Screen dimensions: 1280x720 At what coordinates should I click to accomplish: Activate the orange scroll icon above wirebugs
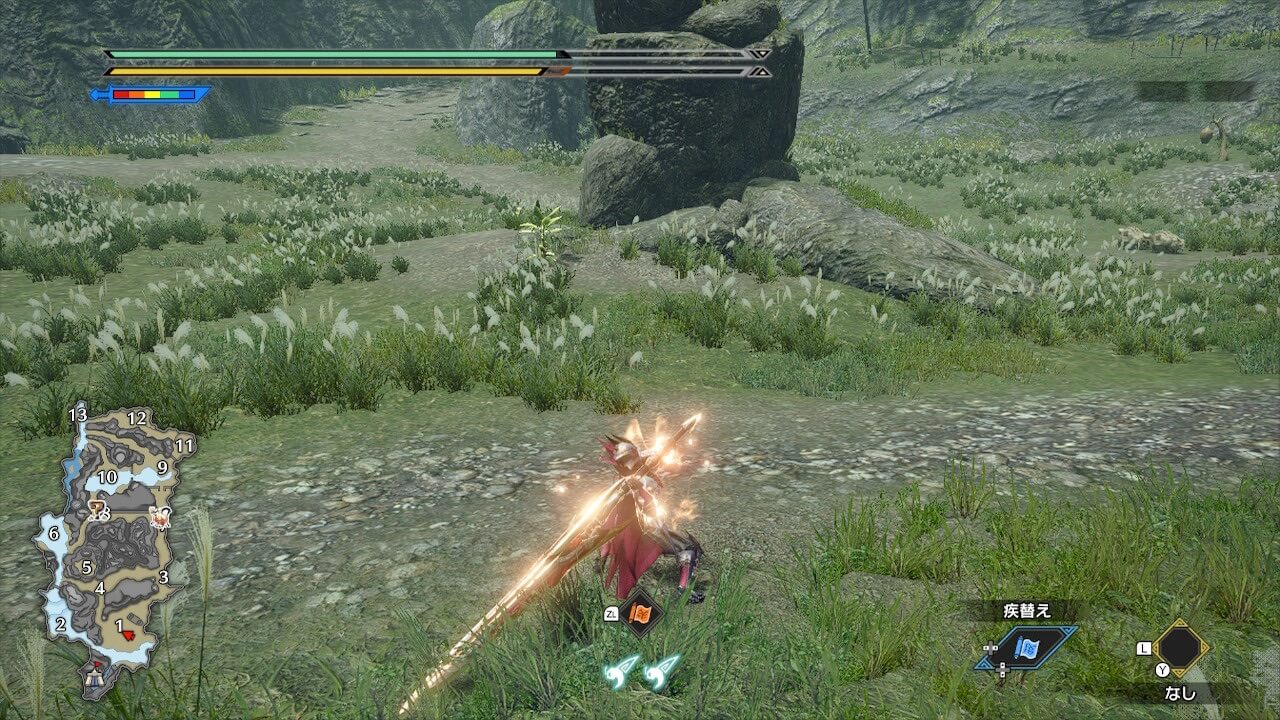pos(640,611)
